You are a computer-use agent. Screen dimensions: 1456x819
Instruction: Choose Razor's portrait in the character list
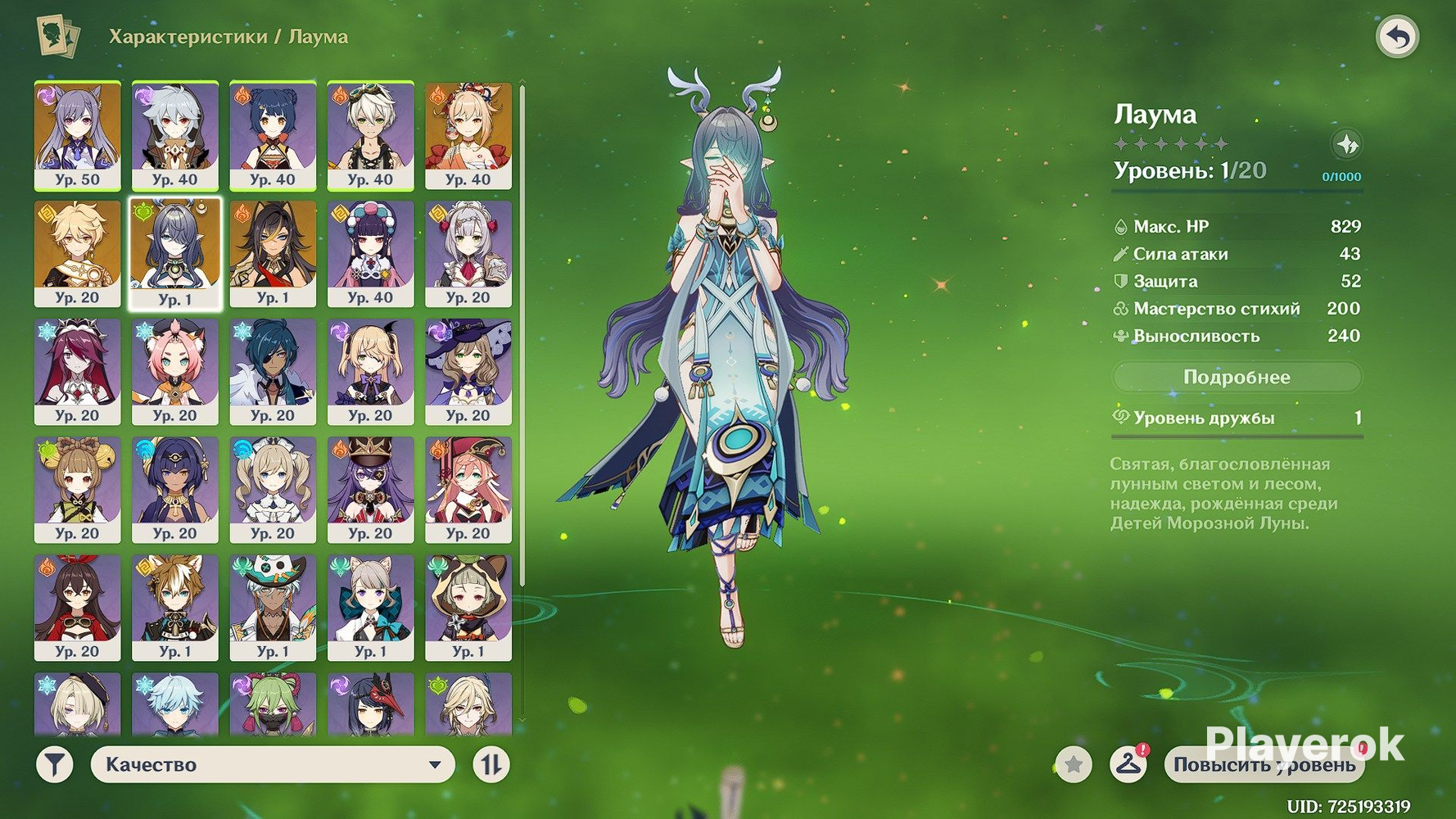[174, 135]
